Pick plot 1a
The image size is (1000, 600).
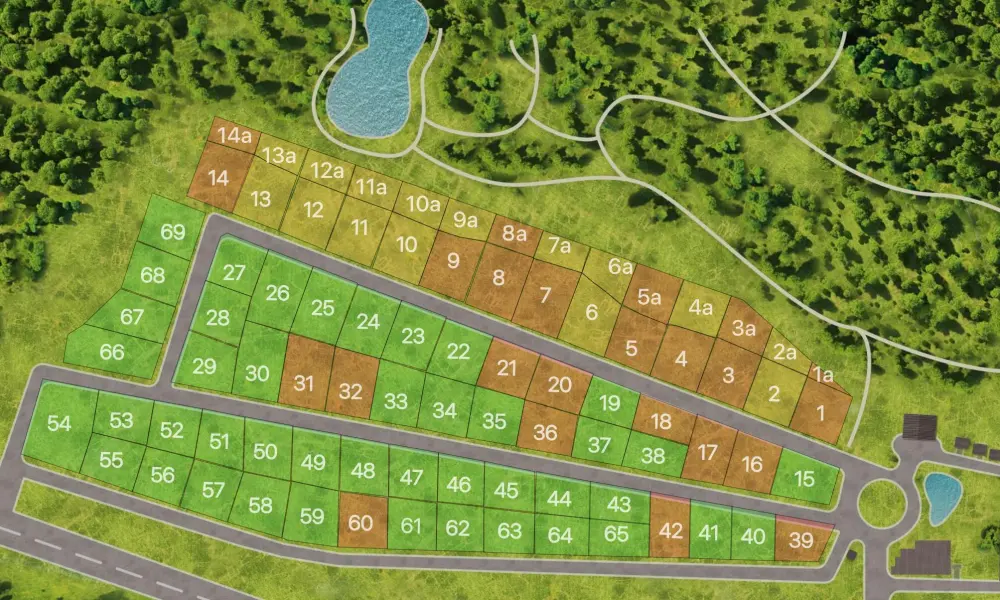822,376
